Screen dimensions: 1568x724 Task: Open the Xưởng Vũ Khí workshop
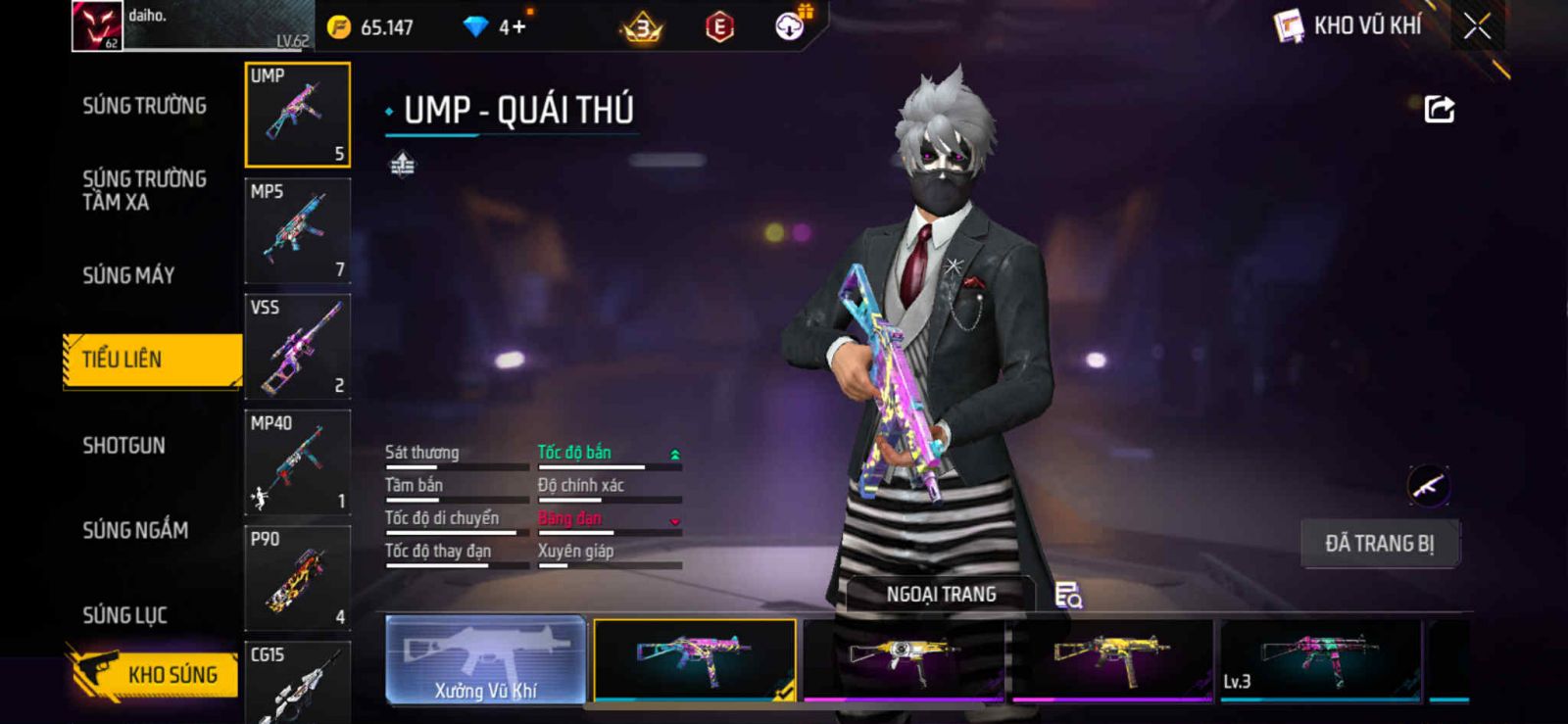tap(486, 660)
